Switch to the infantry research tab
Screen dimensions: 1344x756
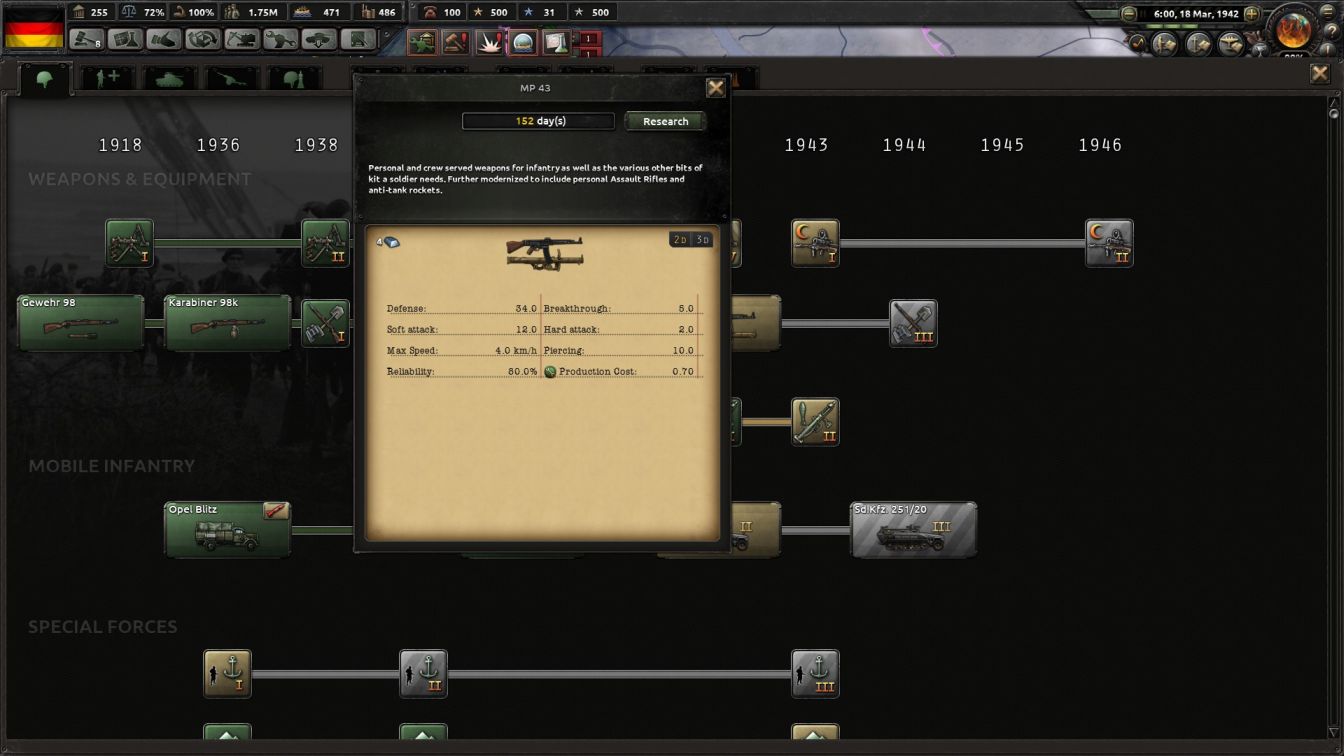pyautogui.click(x=40, y=78)
